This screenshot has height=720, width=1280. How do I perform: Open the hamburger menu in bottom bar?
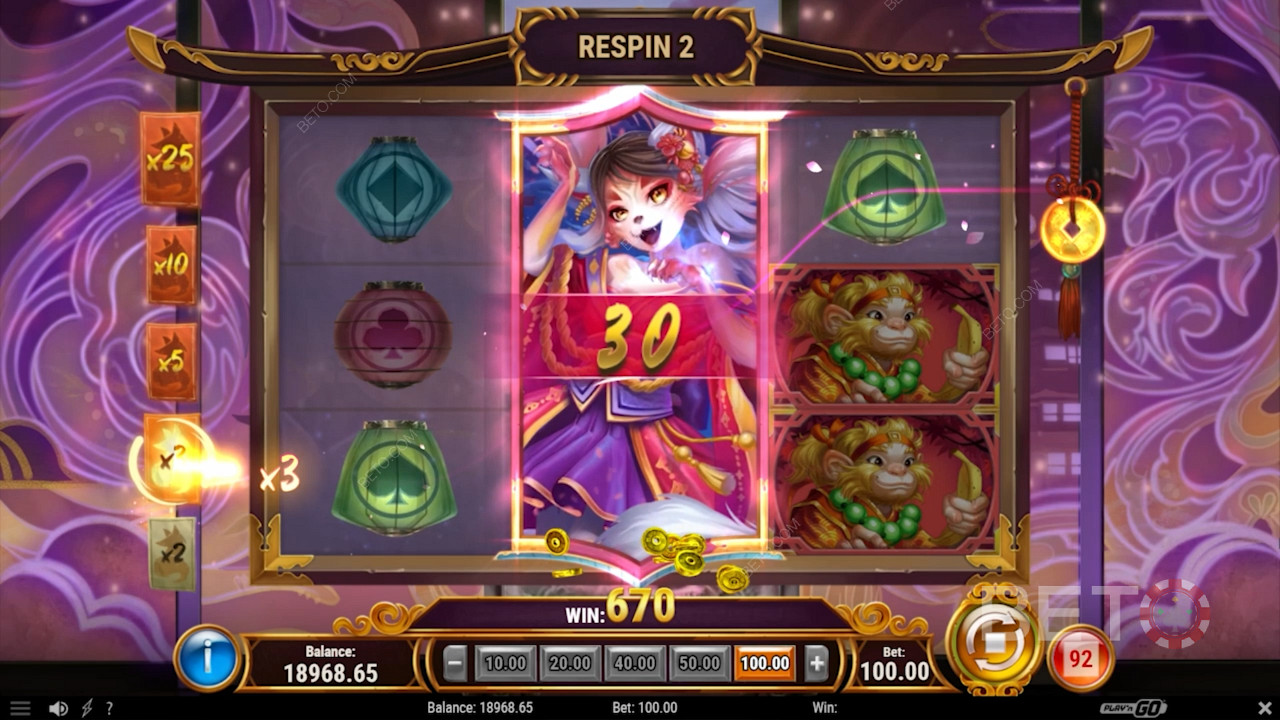20,708
